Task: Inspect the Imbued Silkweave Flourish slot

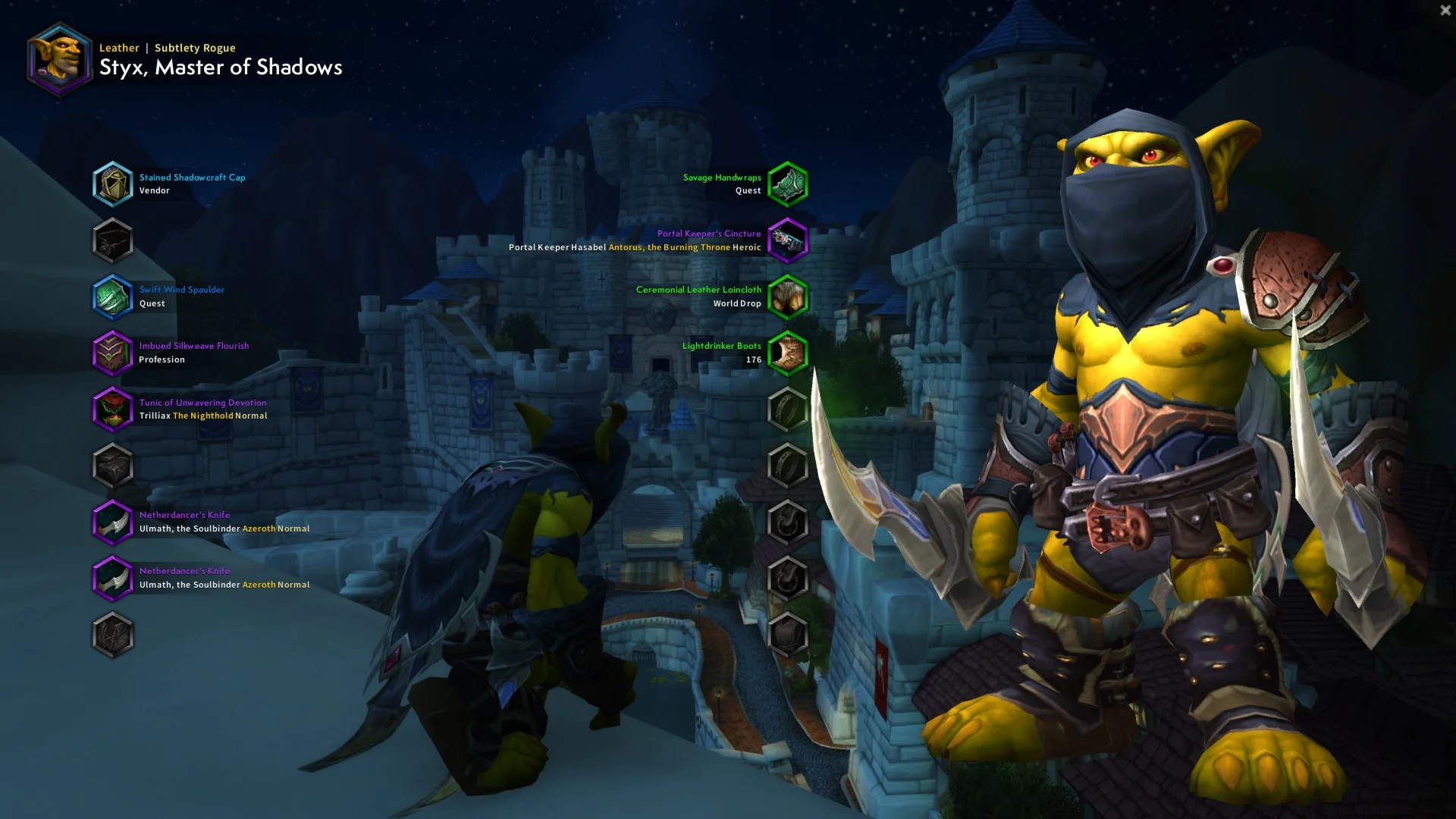Action: click(x=112, y=353)
